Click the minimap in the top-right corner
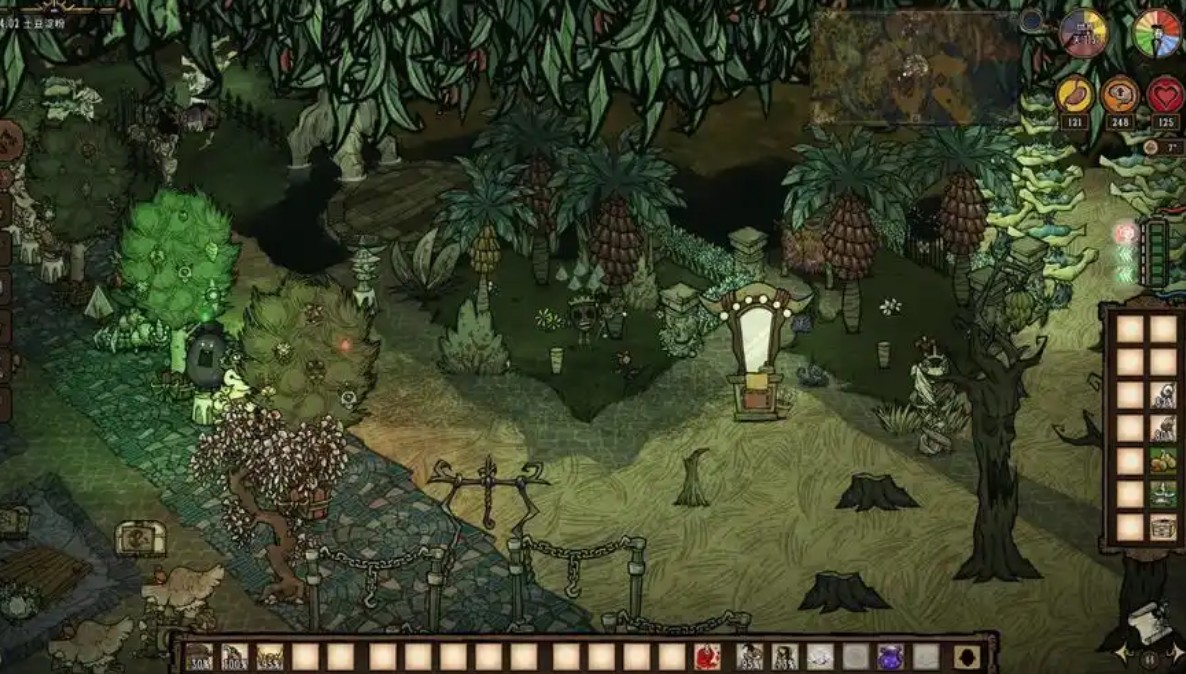Image resolution: width=1186 pixels, height=674 pixels. (x=914, y=67)
